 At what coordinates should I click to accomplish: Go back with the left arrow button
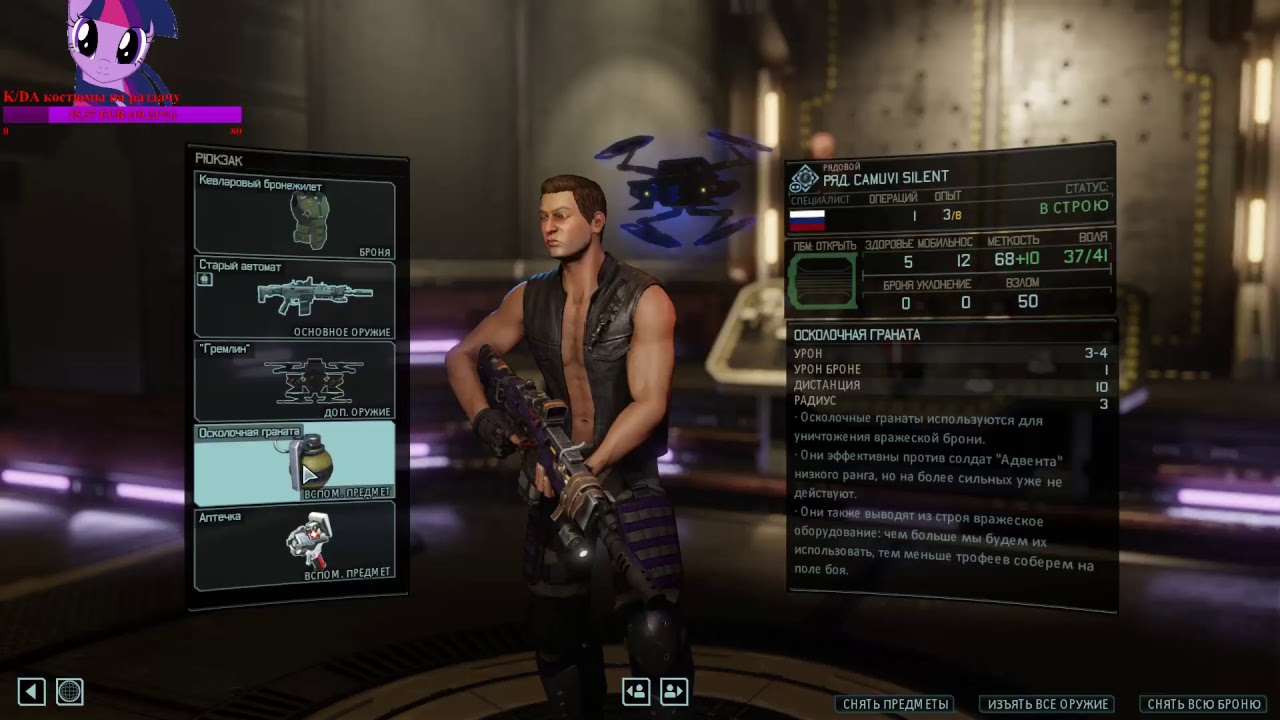click(31, 691)
